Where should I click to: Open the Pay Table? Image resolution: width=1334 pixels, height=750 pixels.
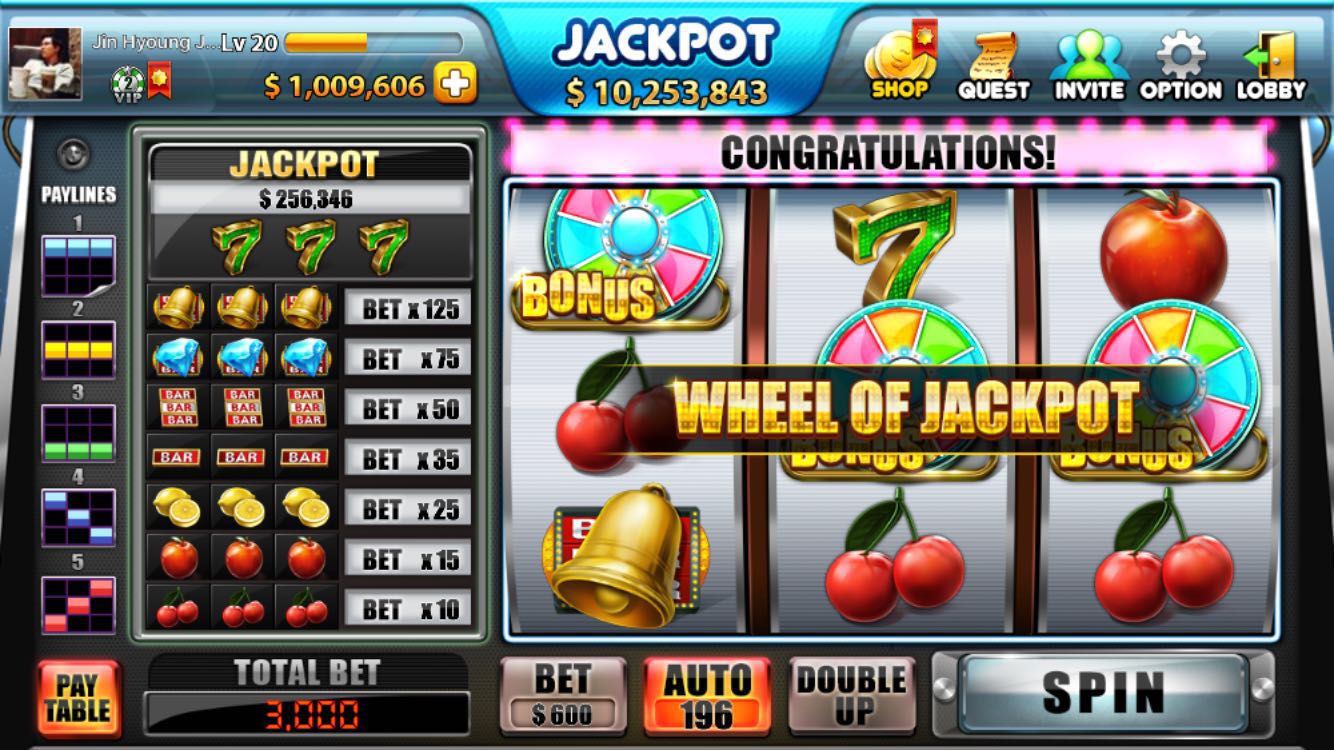(78, 698)
